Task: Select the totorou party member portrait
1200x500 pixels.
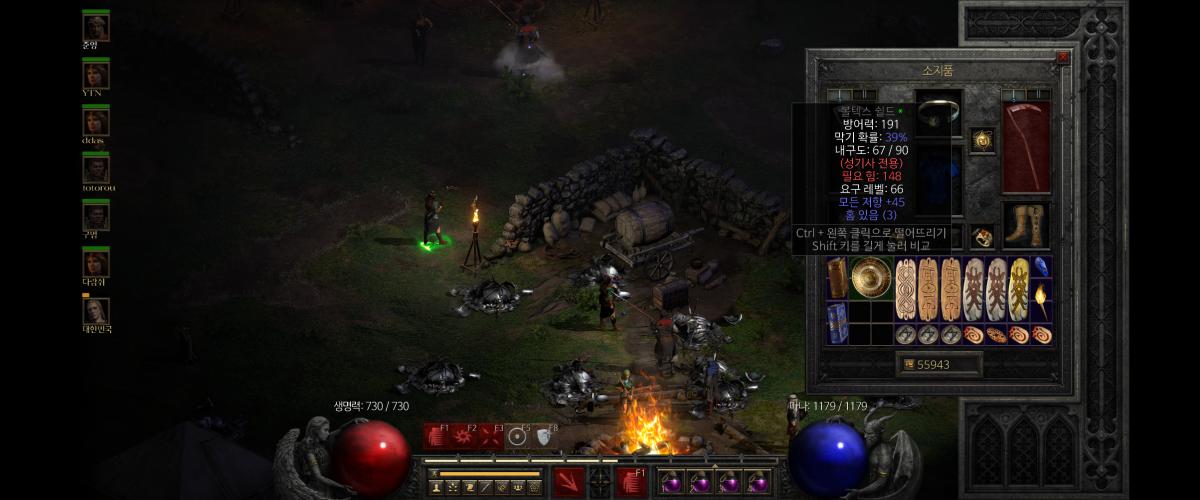Action: pos(96,169)
